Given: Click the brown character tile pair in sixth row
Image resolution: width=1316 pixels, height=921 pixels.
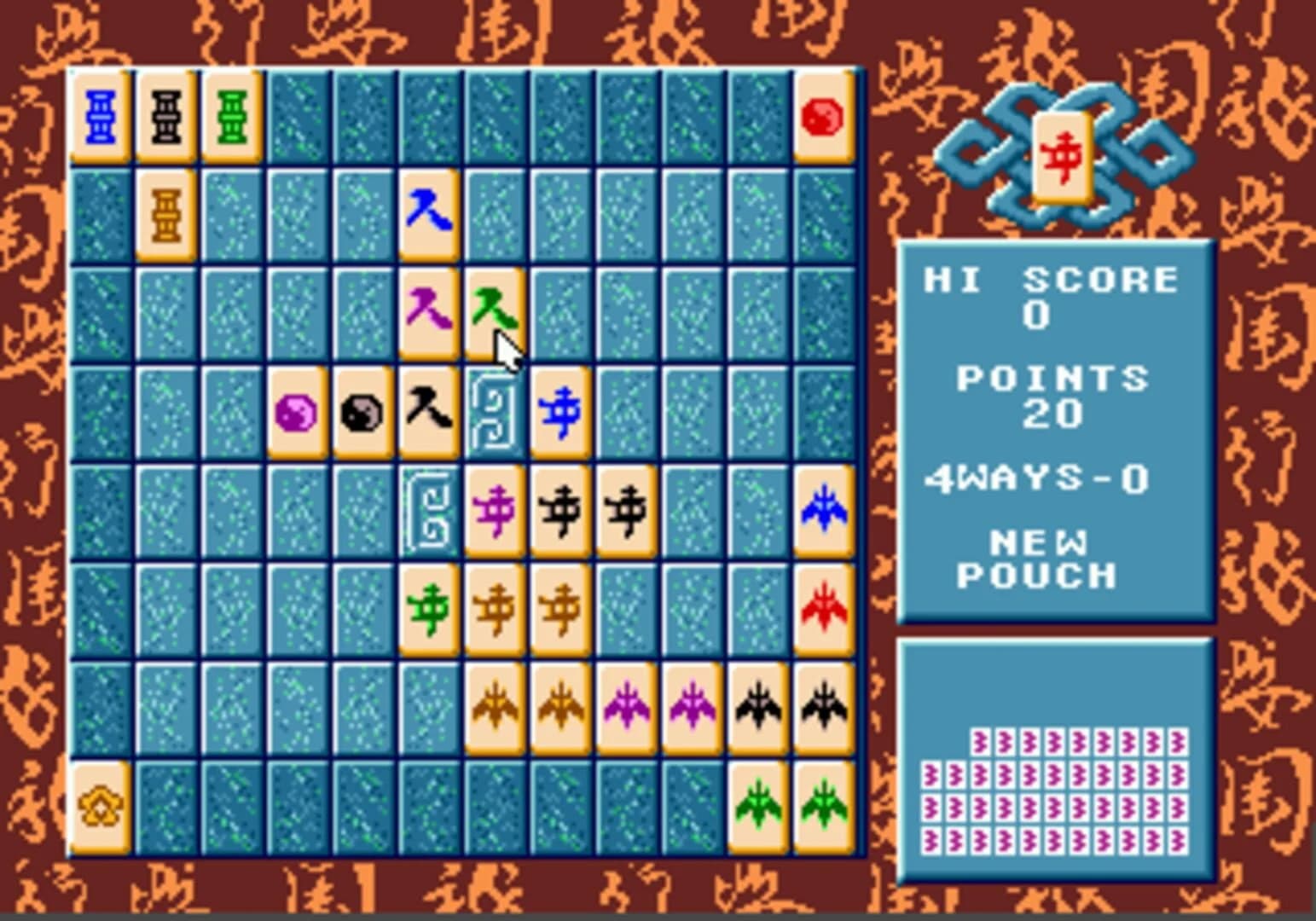Looking at the screenshot, I should [495, 610].
